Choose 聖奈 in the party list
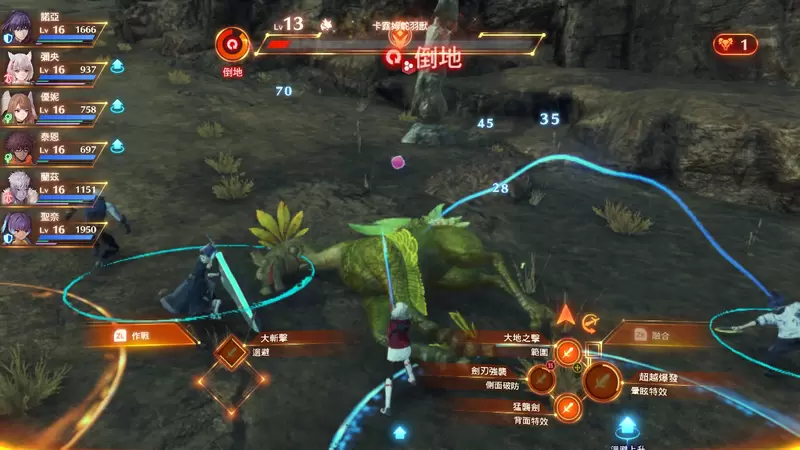This screenshot has width=800, height=450. click(x=20, y=228)
